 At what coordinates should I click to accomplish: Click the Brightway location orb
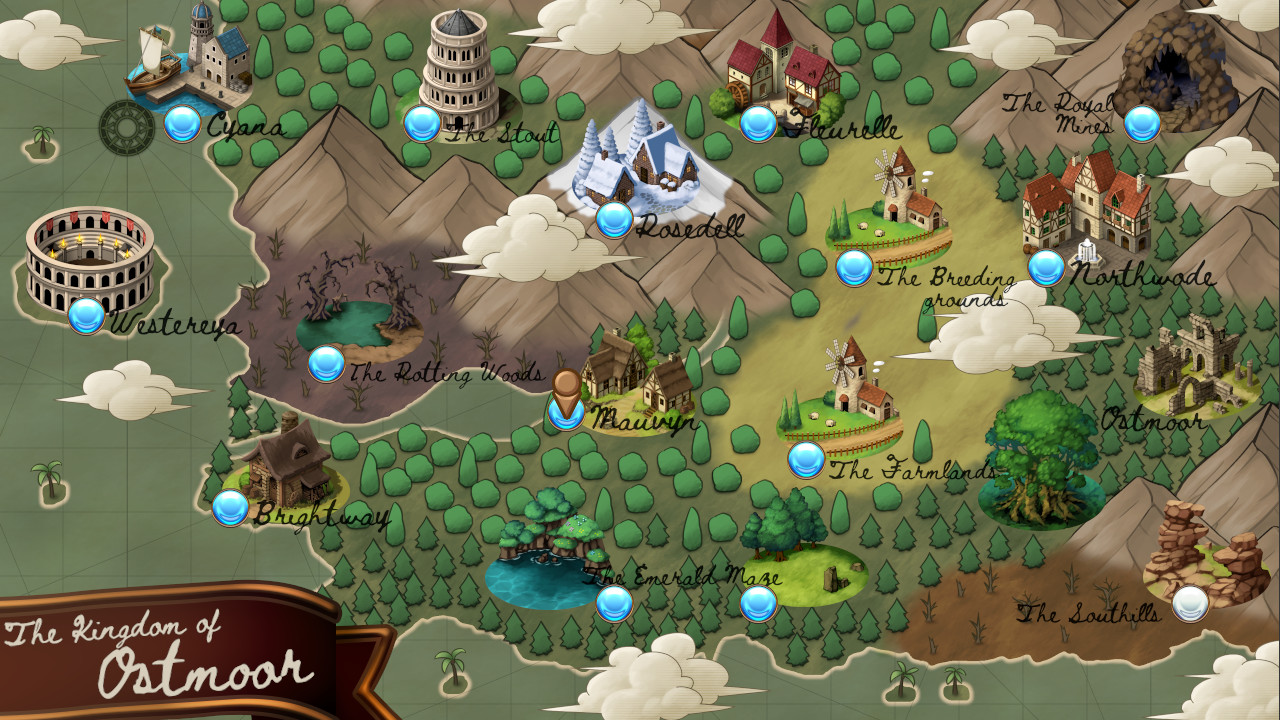[232, 508]
